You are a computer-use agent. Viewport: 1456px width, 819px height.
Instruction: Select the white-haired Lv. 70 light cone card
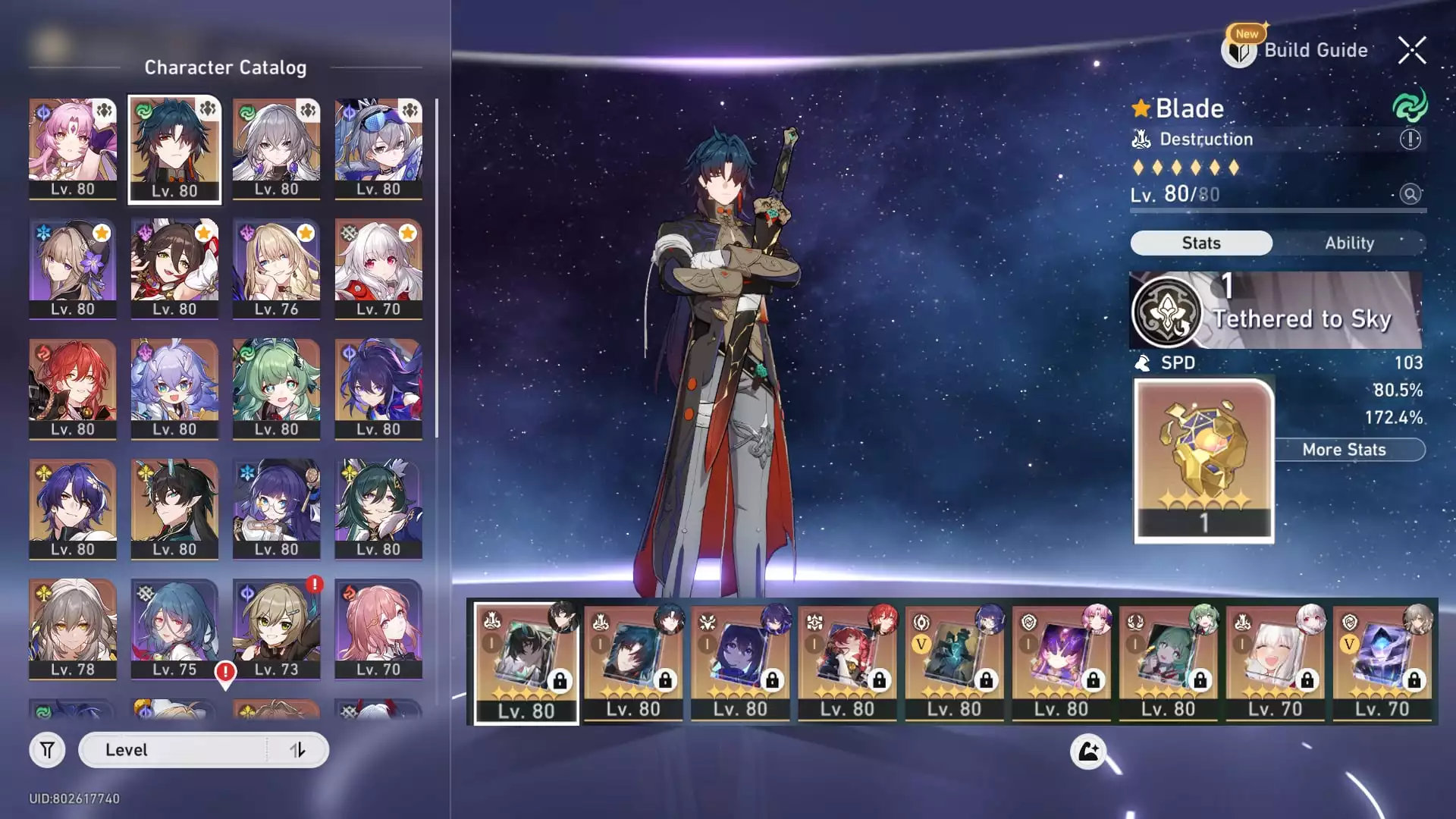[x=1276, y=661]
